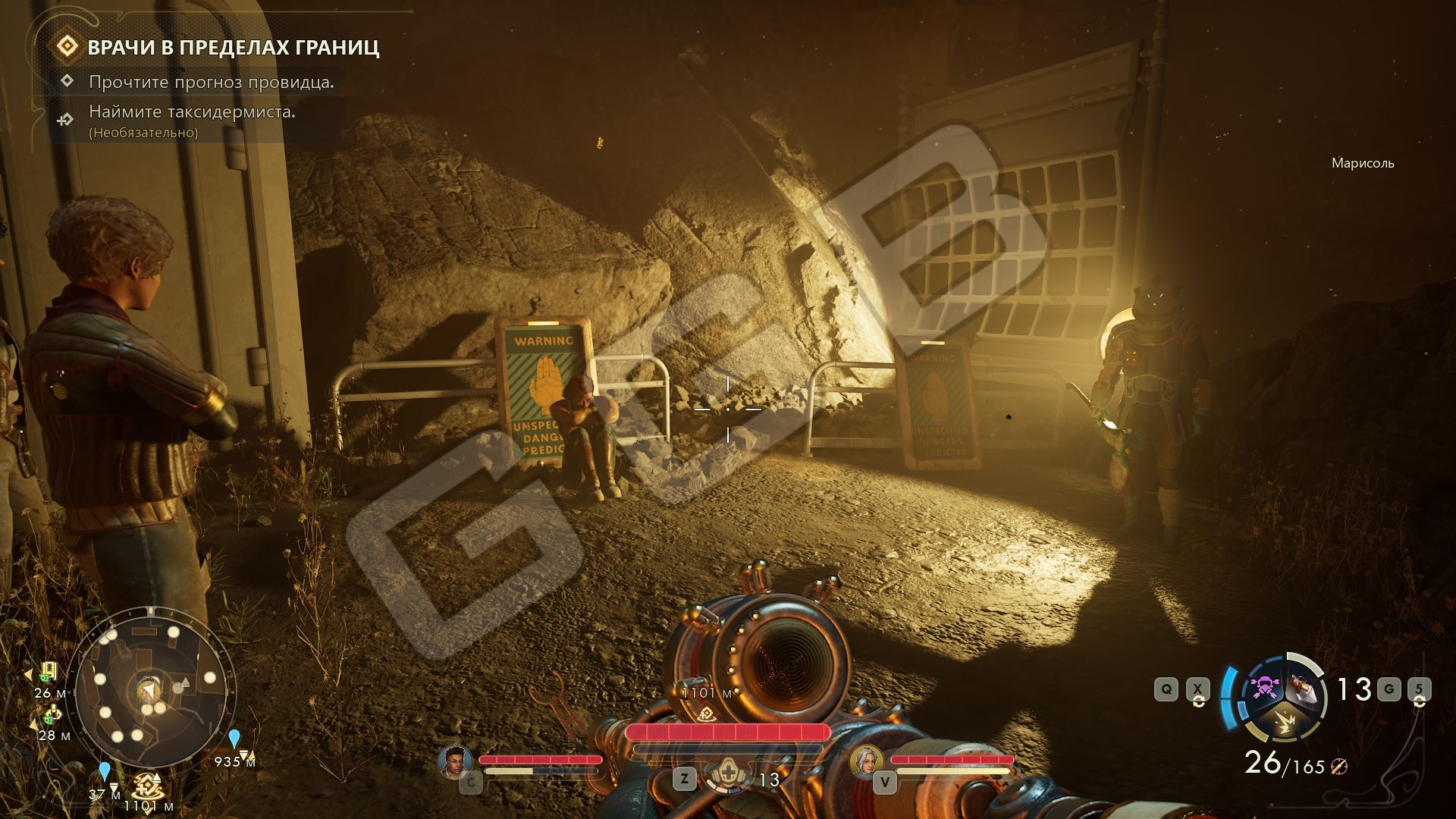Activate the purple skull gadget ability
Image resolution: width=1456 pixels, height=819 pixels.
pyautogui.click(x=1264, y=687)
